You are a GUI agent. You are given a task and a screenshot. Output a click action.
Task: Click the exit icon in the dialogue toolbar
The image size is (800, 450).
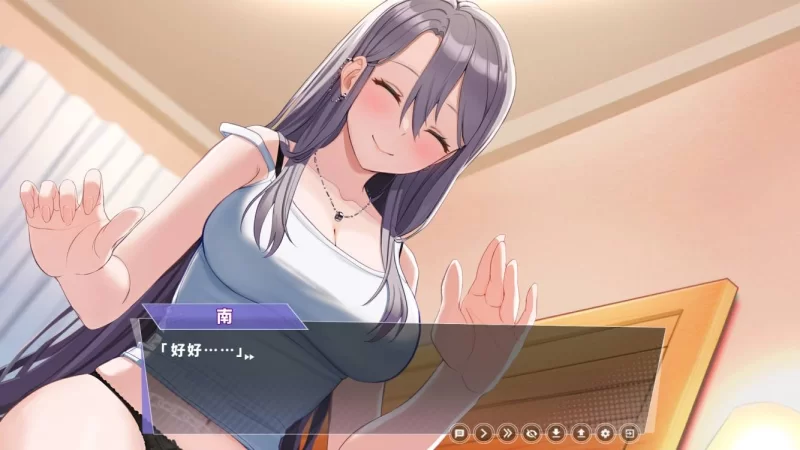pyautogui.click(x=629, y=433)
